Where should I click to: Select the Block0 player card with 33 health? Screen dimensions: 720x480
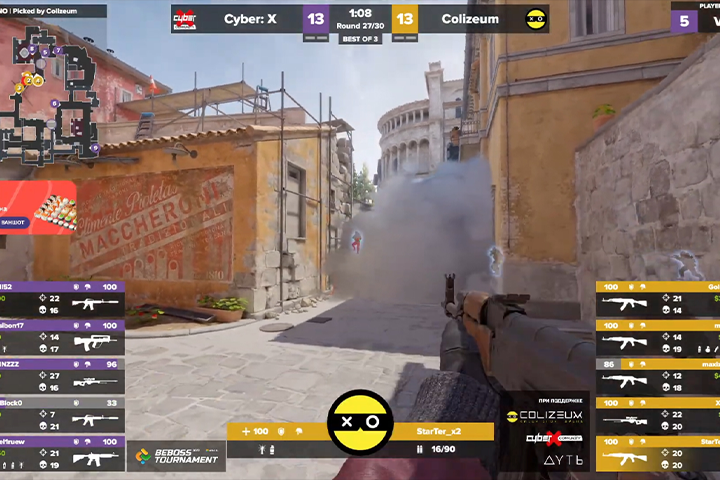(62, 413)
